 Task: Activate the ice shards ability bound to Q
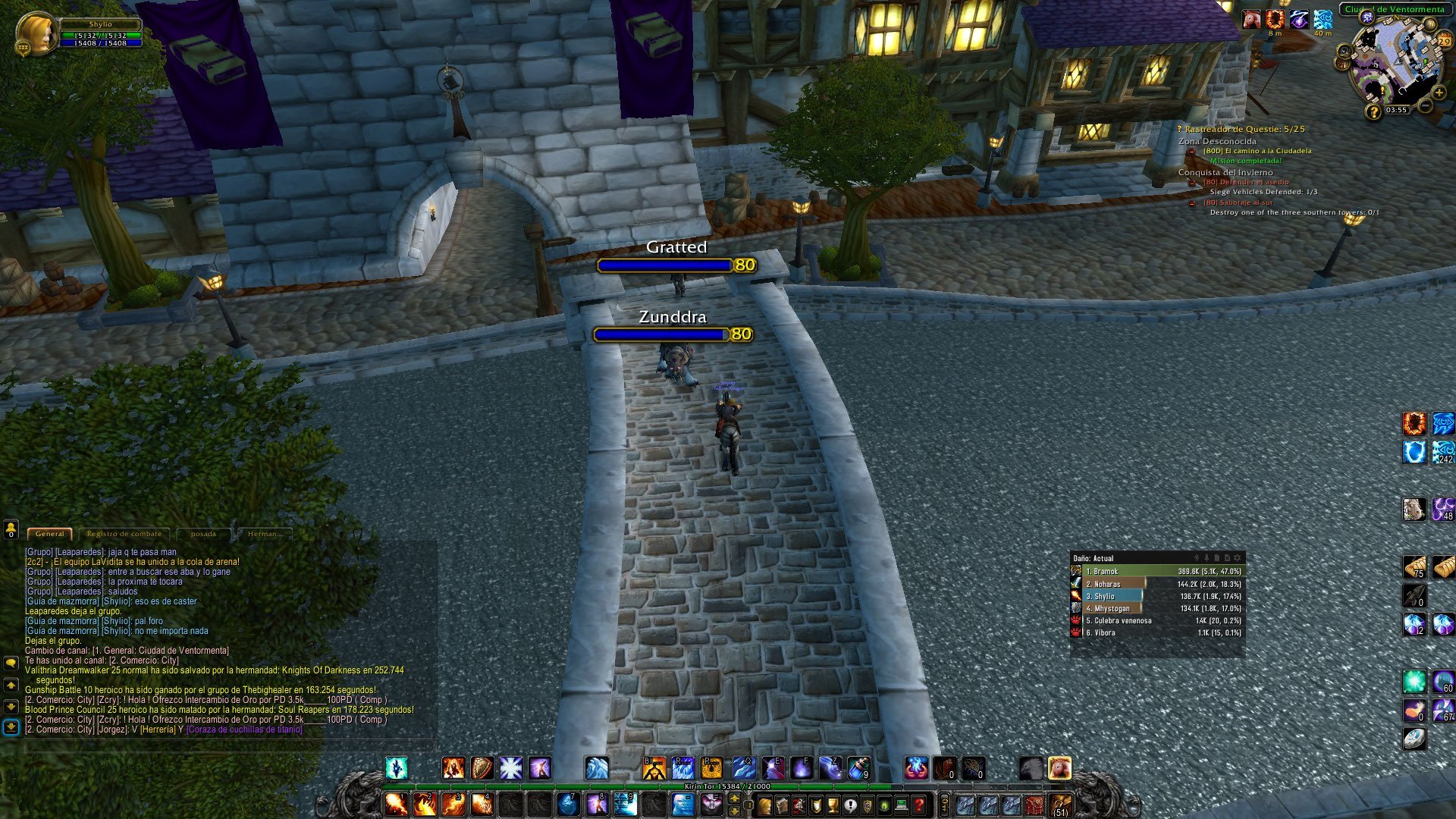click(742, 768)
